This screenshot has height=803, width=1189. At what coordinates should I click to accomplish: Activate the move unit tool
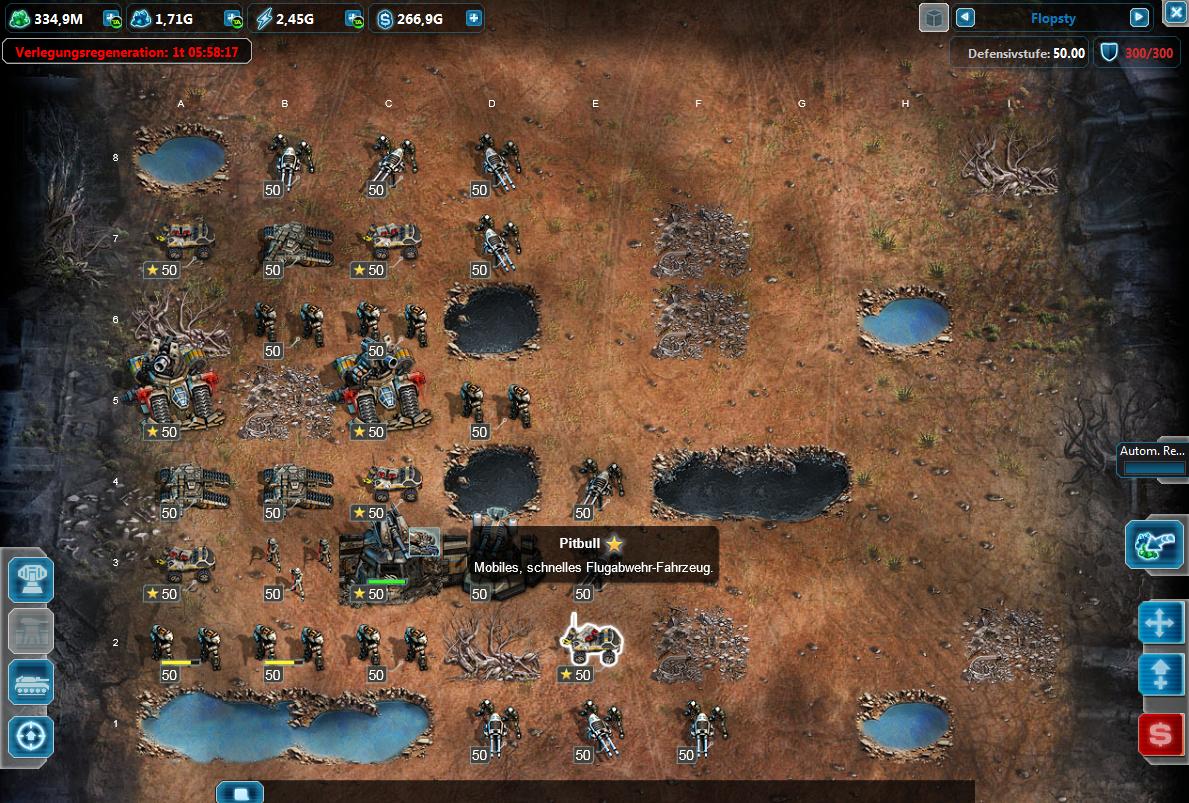tap(1160, 622)
